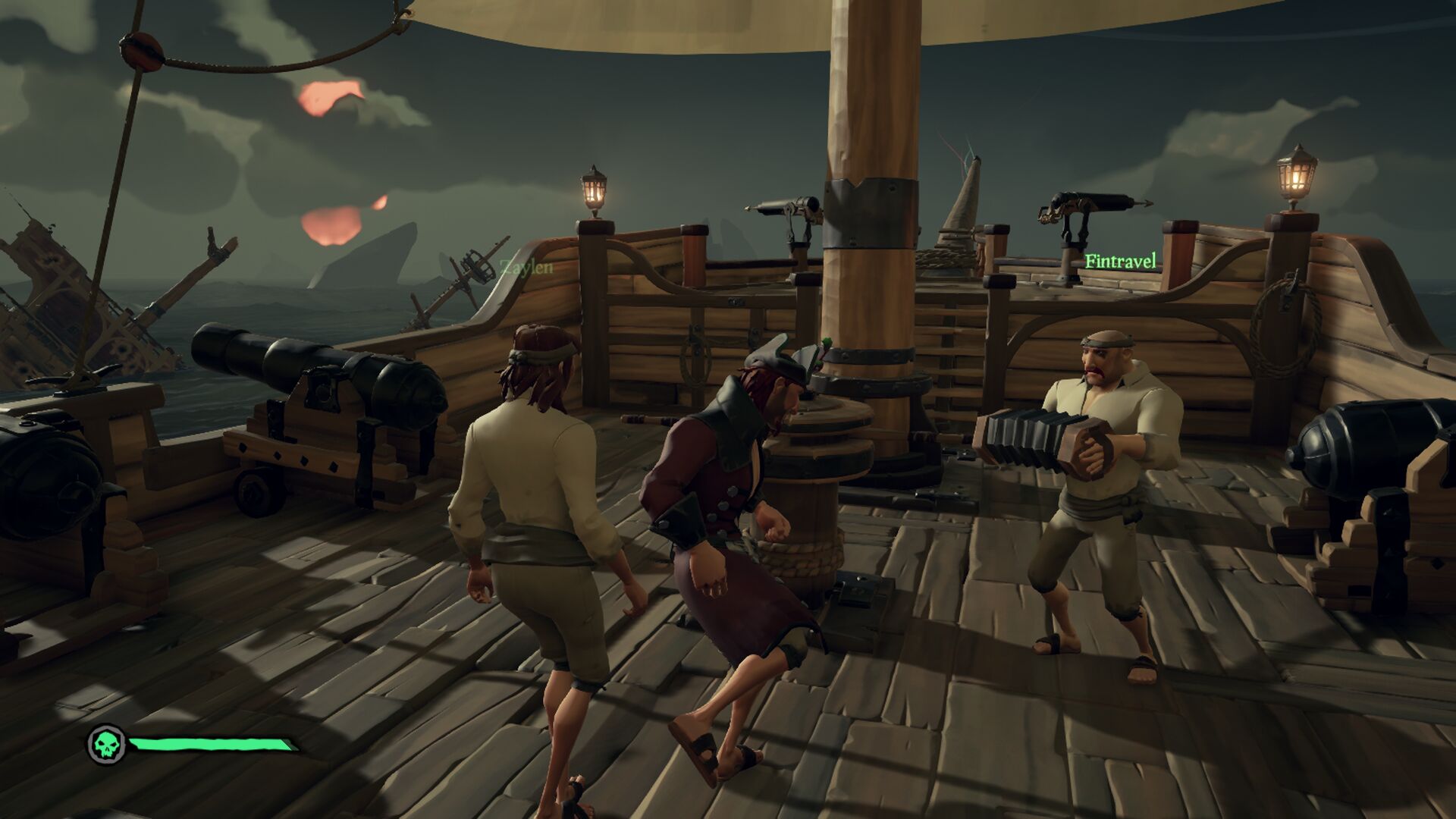Screen dimensions: 1456x819
Task: Click the Fintravel player name tag
Action: point(1120,262)
